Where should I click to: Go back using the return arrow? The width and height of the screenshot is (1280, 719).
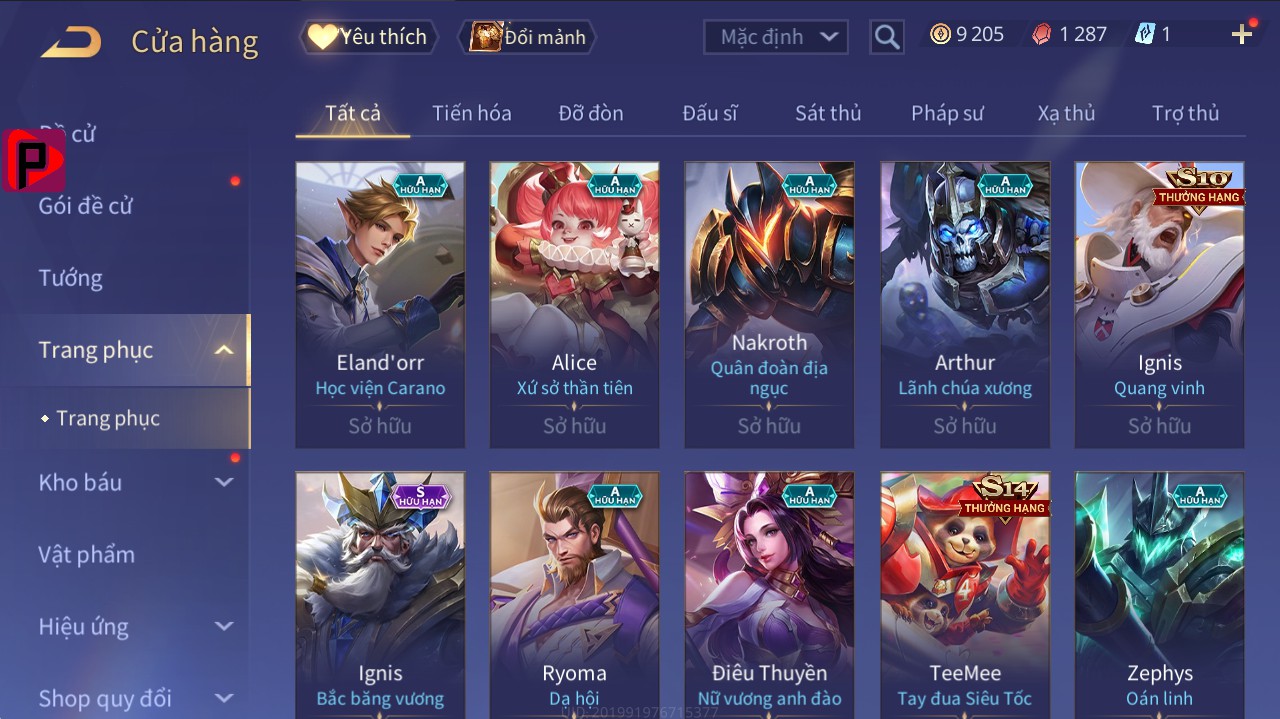tap(71, 41)
